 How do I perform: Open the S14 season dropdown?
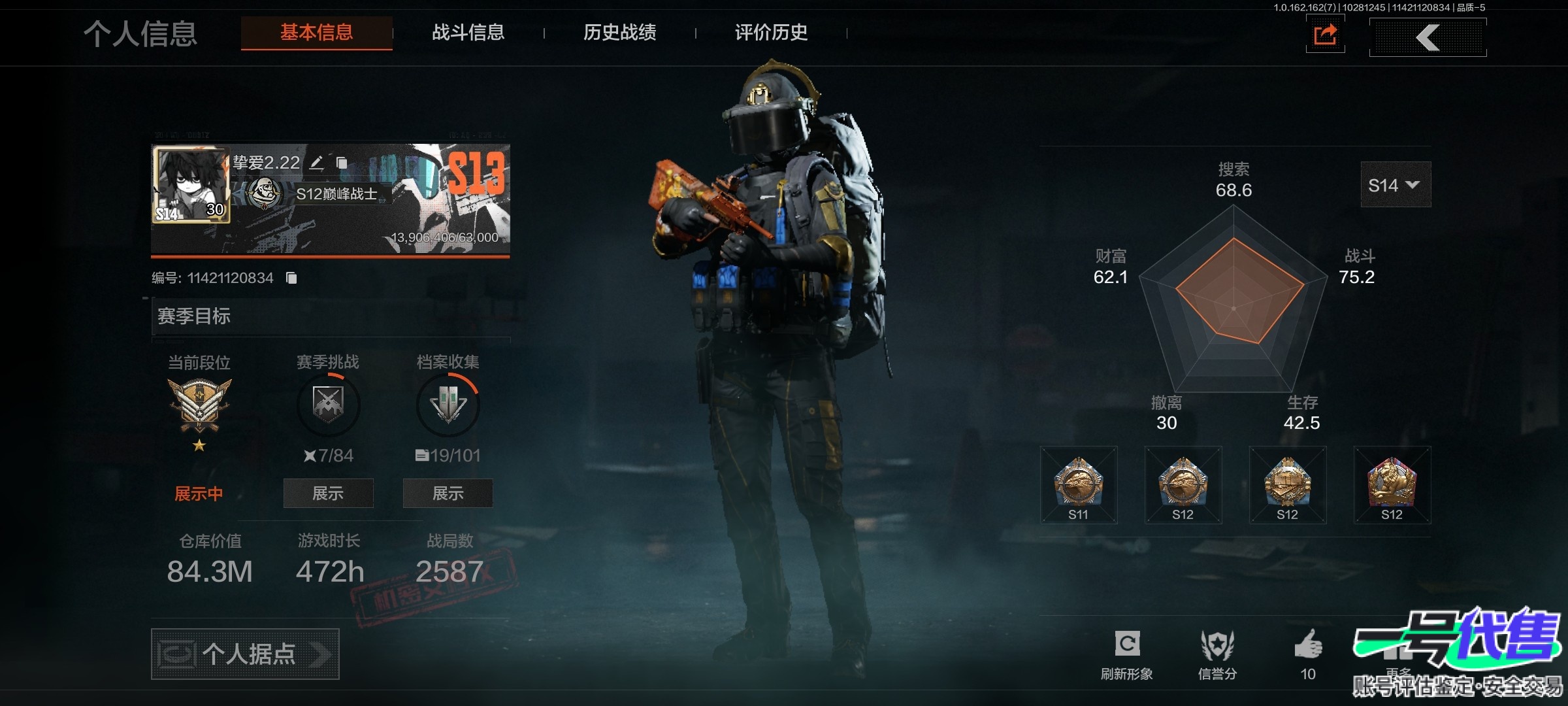[x=1395, y=185]
